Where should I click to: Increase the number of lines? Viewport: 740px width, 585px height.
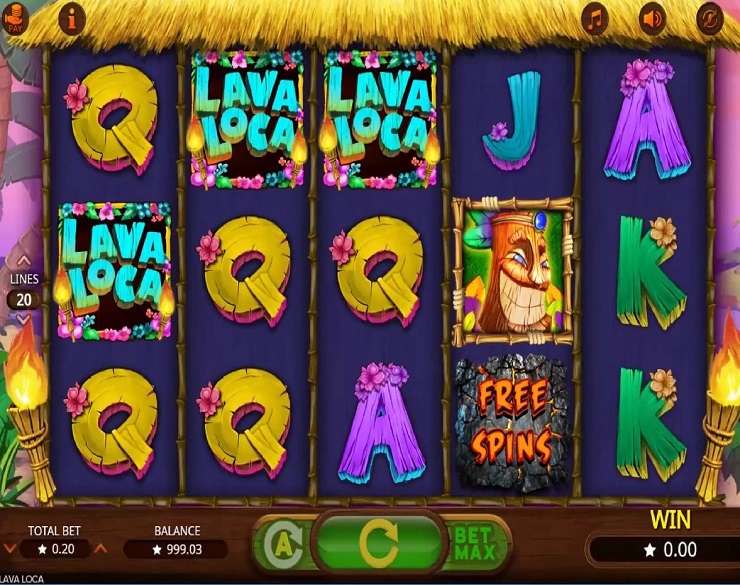24,261
